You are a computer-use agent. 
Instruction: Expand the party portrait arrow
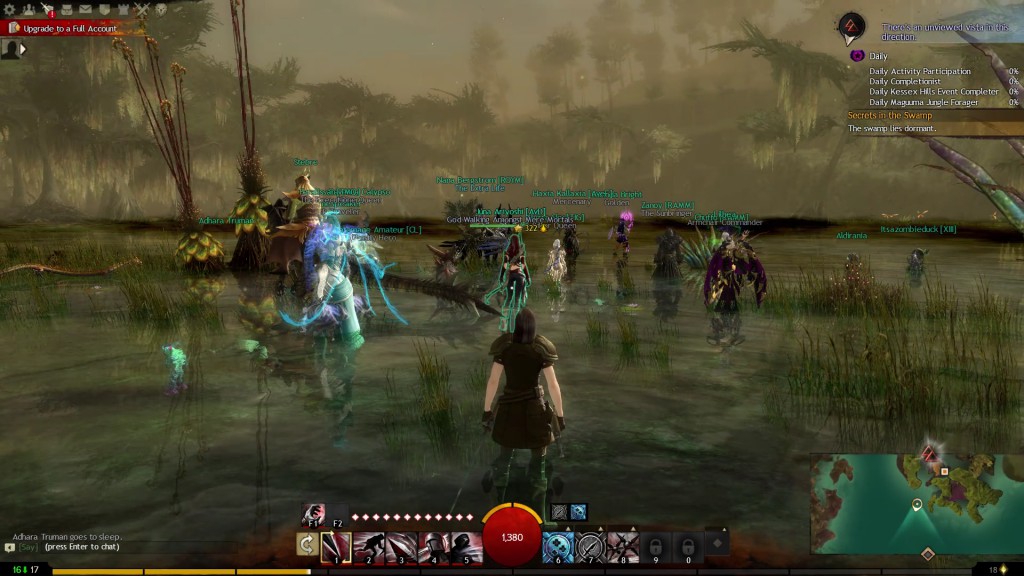[x=23, y=48]
